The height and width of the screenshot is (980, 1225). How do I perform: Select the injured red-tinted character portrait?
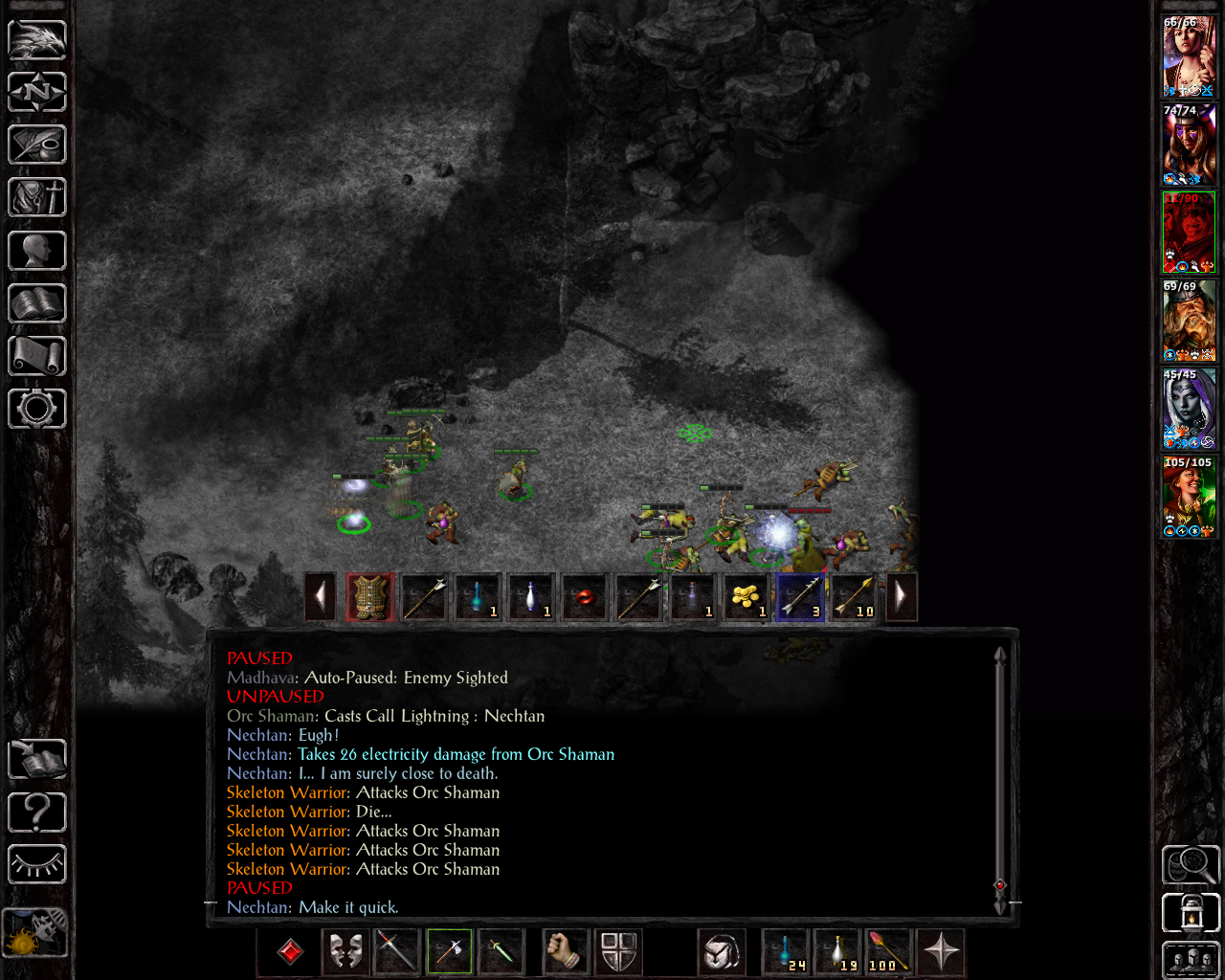tap(1189, 233)
